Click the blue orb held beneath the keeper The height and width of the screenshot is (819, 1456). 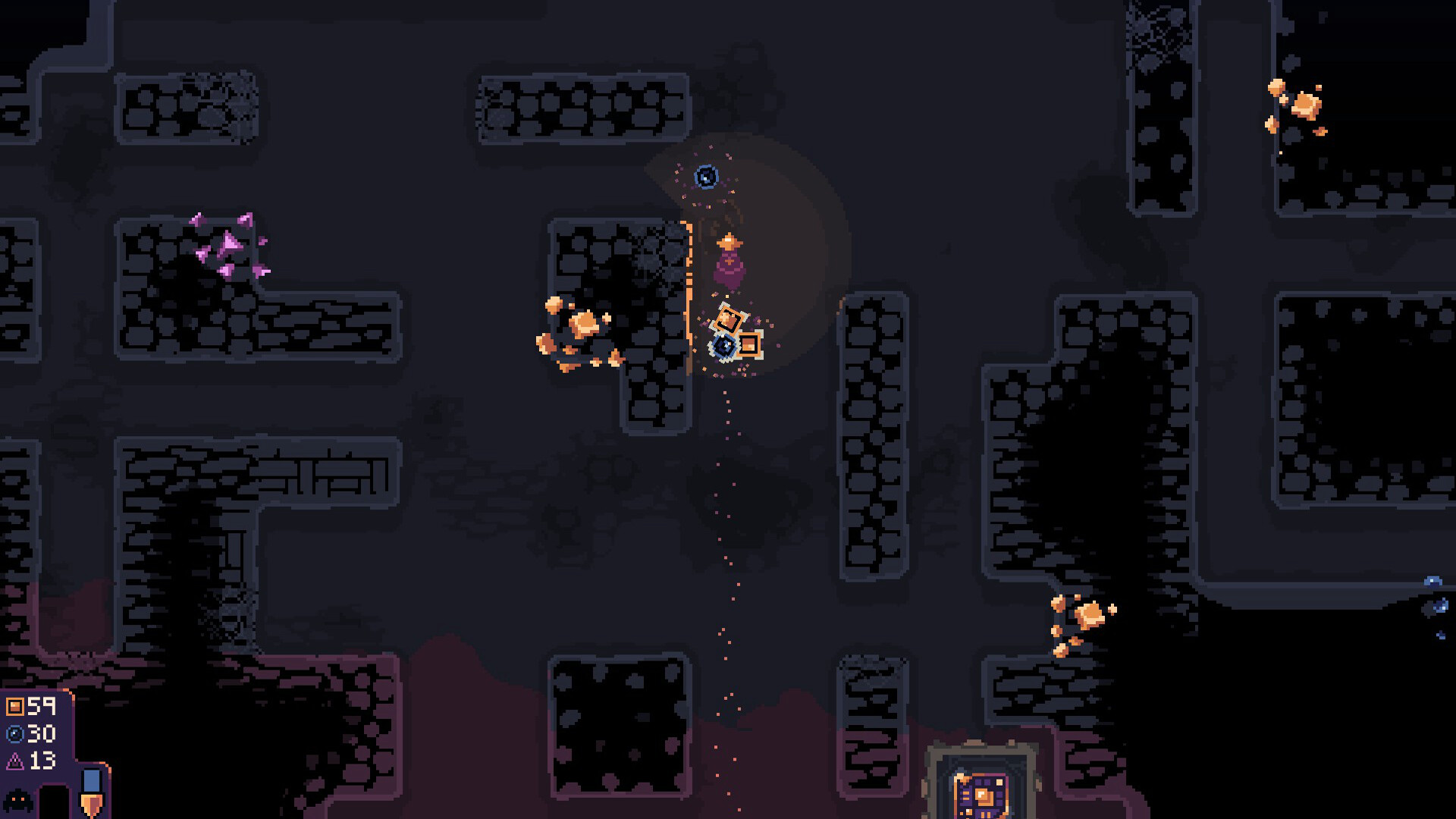tap(724, 346)
